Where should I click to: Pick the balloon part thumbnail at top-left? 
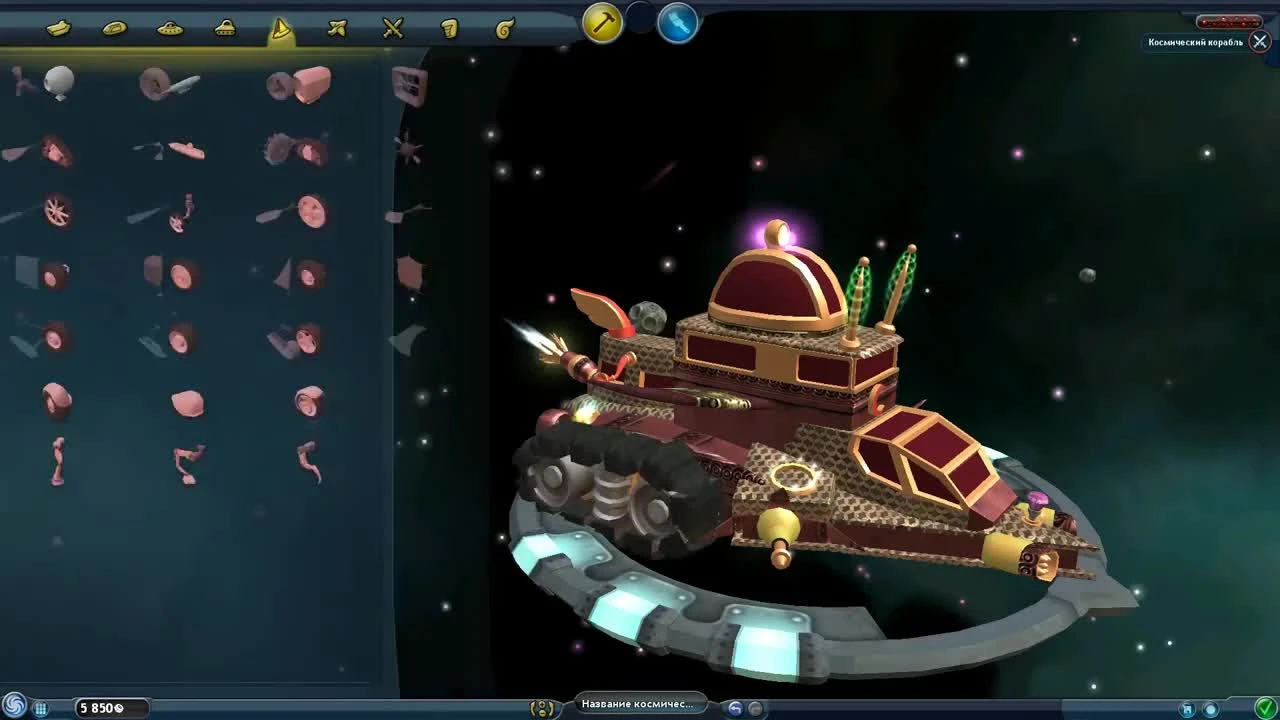click(x=57, y=80)
